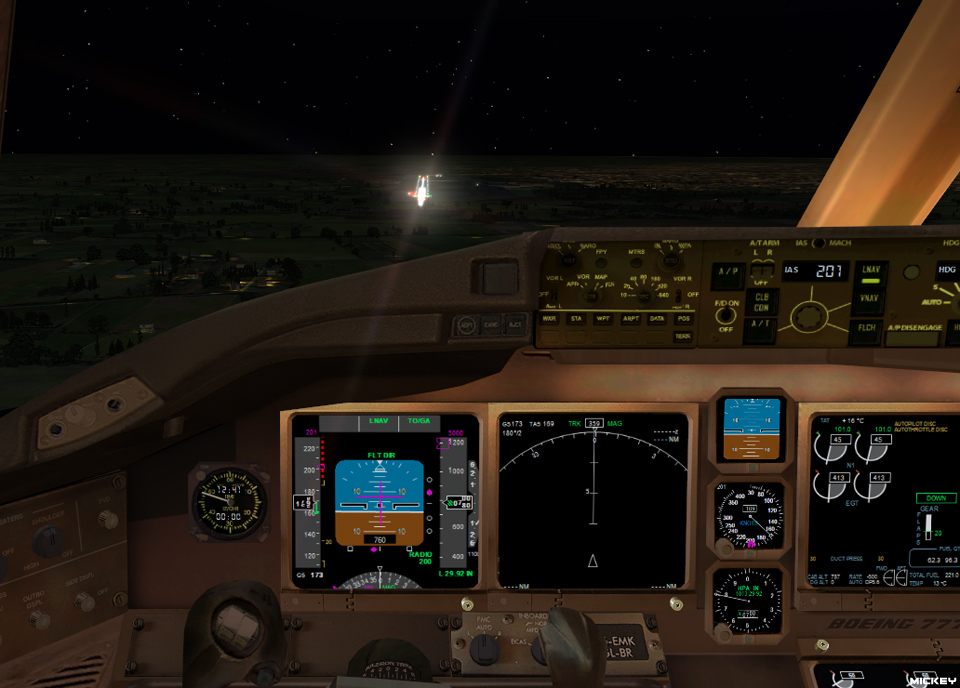Enable the TERR terrain button
The height and width of the screenshot is (688, 960).
pyautogui.click(x=683, y=336)
